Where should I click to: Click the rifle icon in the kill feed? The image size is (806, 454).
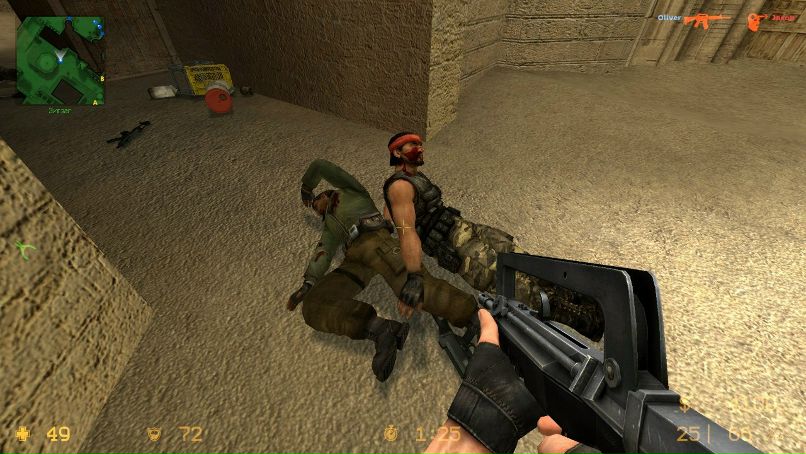point(708,19)
